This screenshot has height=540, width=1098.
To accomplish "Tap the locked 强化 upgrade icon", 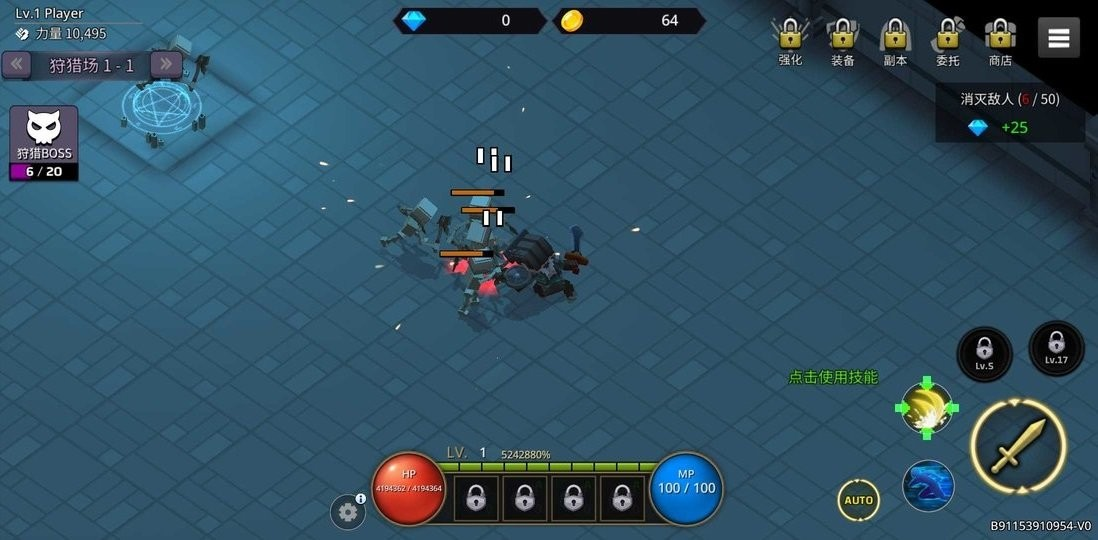I will pyautogui.click(x=790, y=38).
